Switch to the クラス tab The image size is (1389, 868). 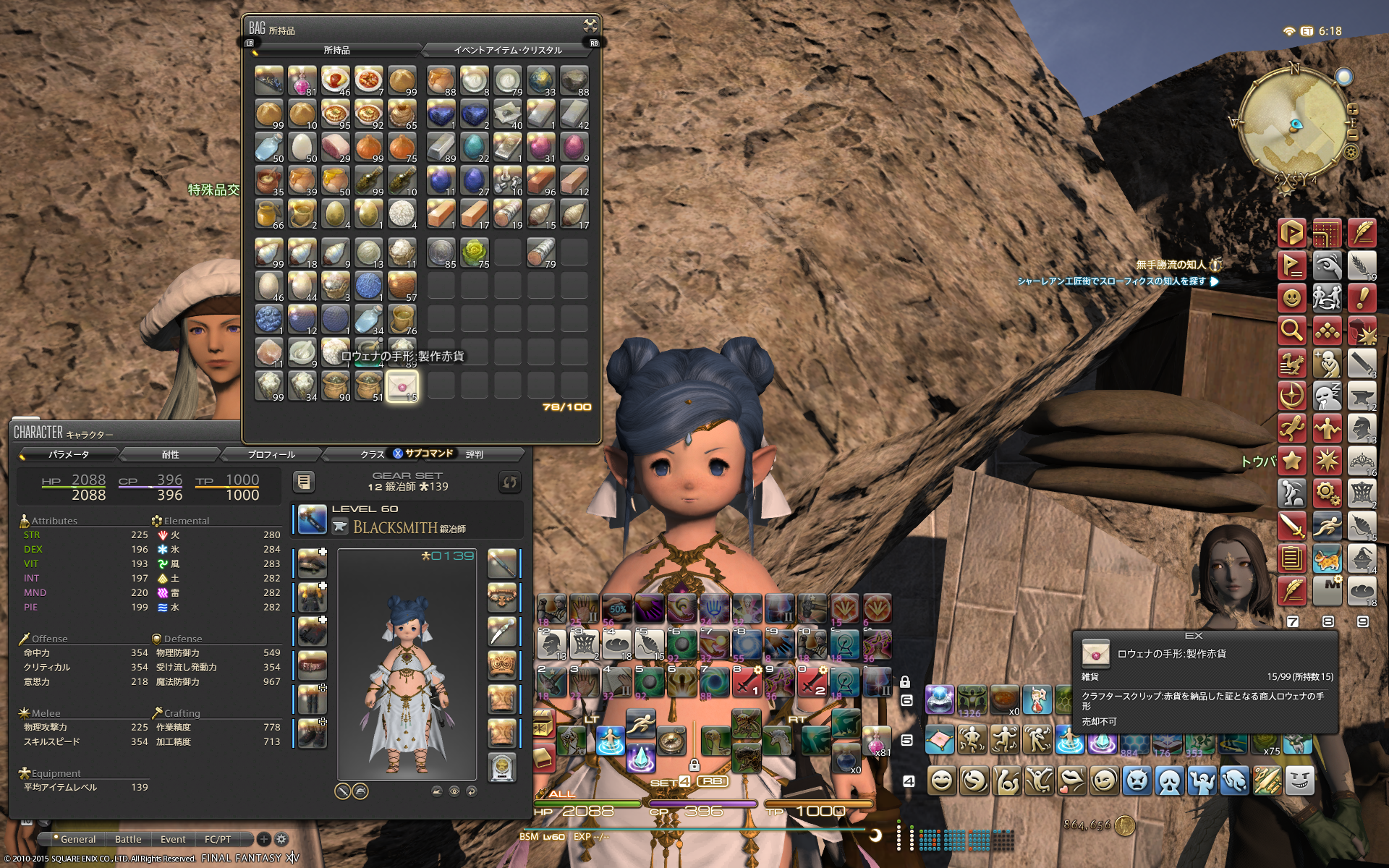tap(372, 454)
